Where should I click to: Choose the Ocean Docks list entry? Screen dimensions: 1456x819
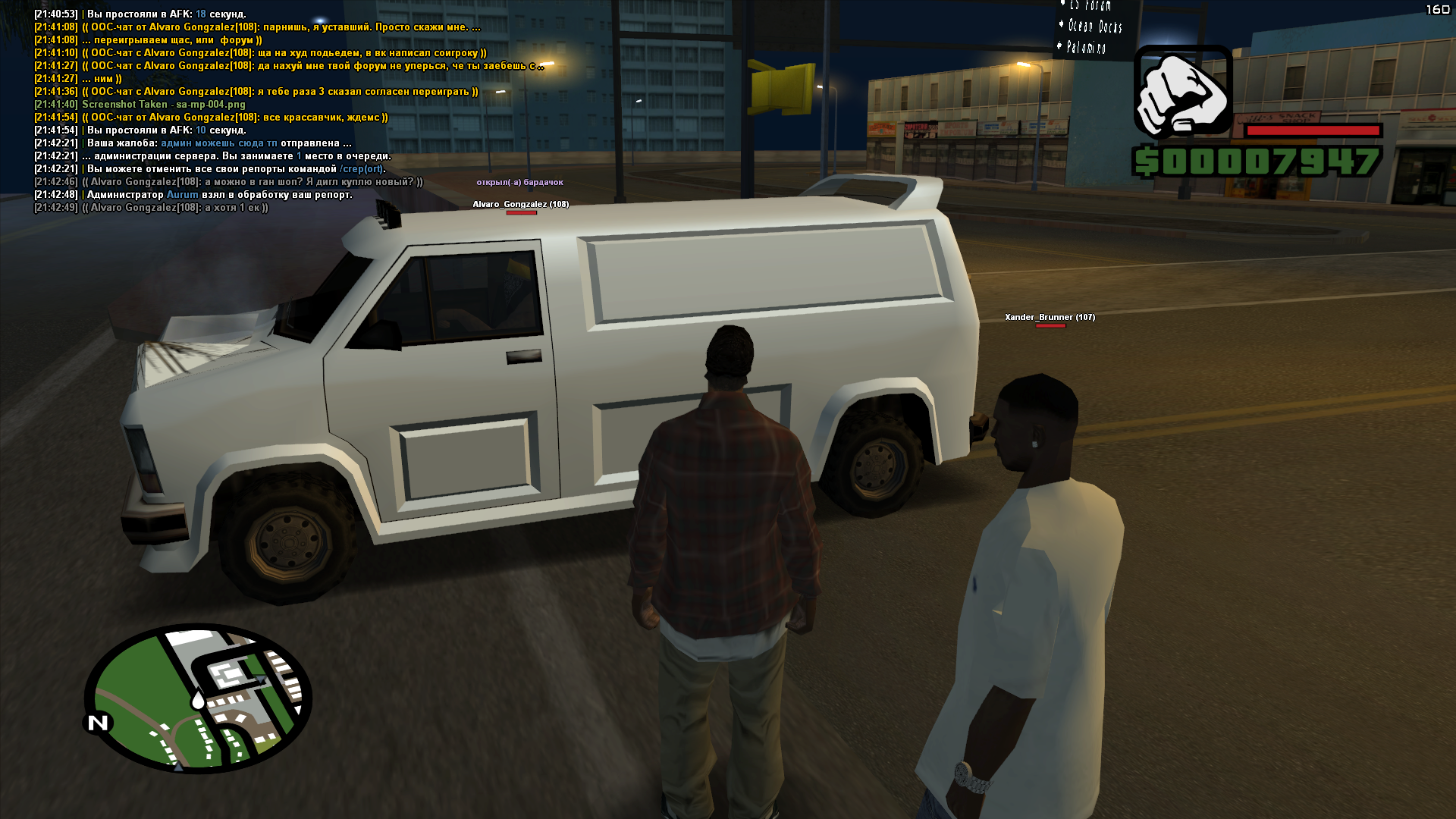pyautogui.click(x=1094, y=27)
